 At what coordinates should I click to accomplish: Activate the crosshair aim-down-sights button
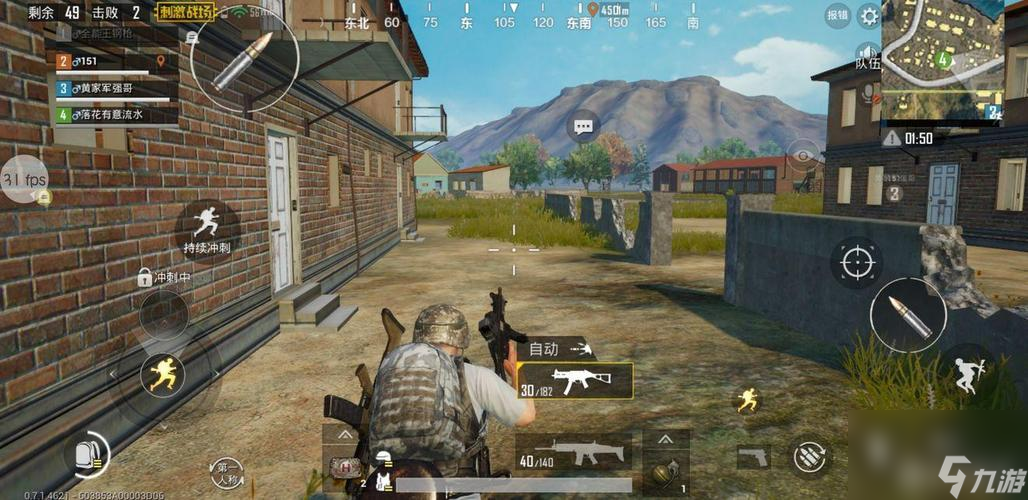[x=856, y=262]
